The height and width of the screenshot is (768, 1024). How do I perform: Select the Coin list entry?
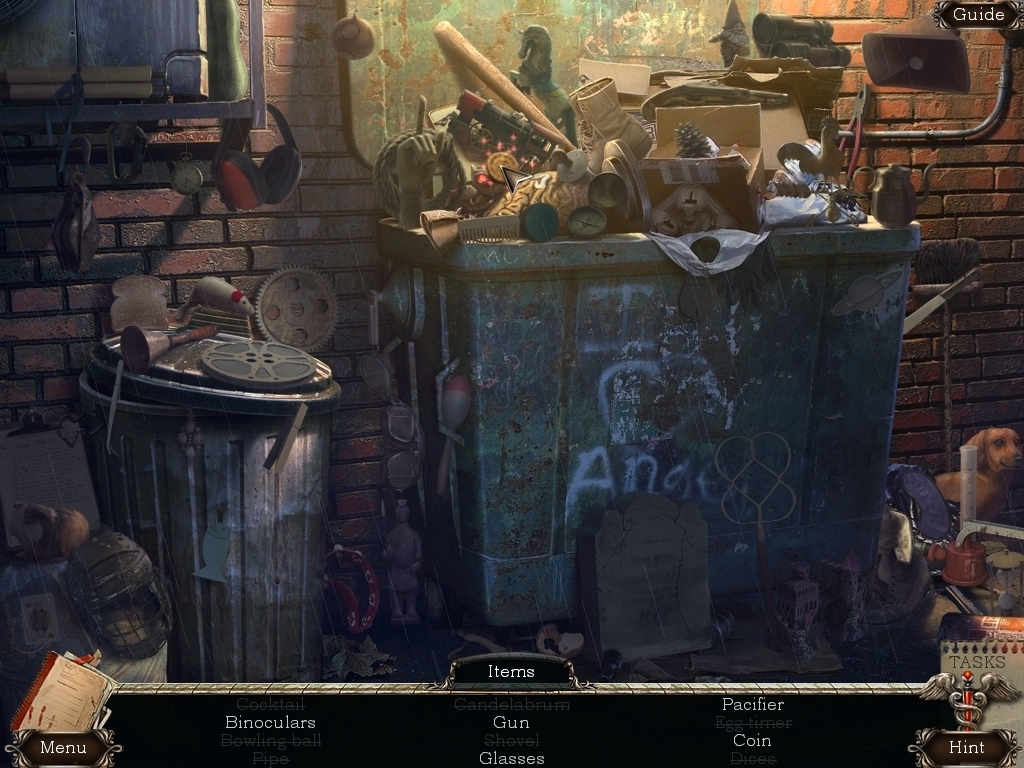pos(752,740)
